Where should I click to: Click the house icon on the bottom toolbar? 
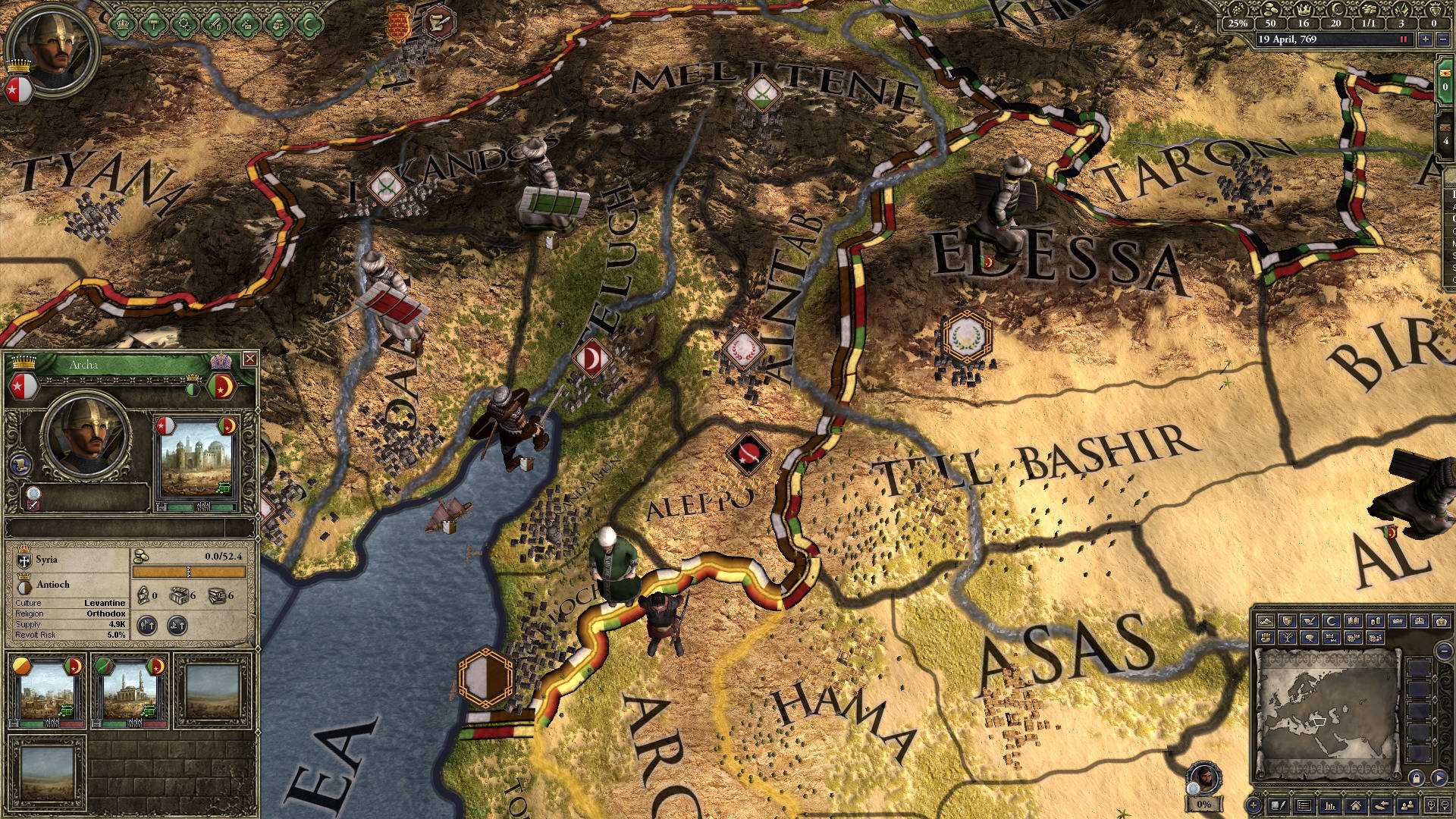pyautogui.click(x=1357, y=804)
